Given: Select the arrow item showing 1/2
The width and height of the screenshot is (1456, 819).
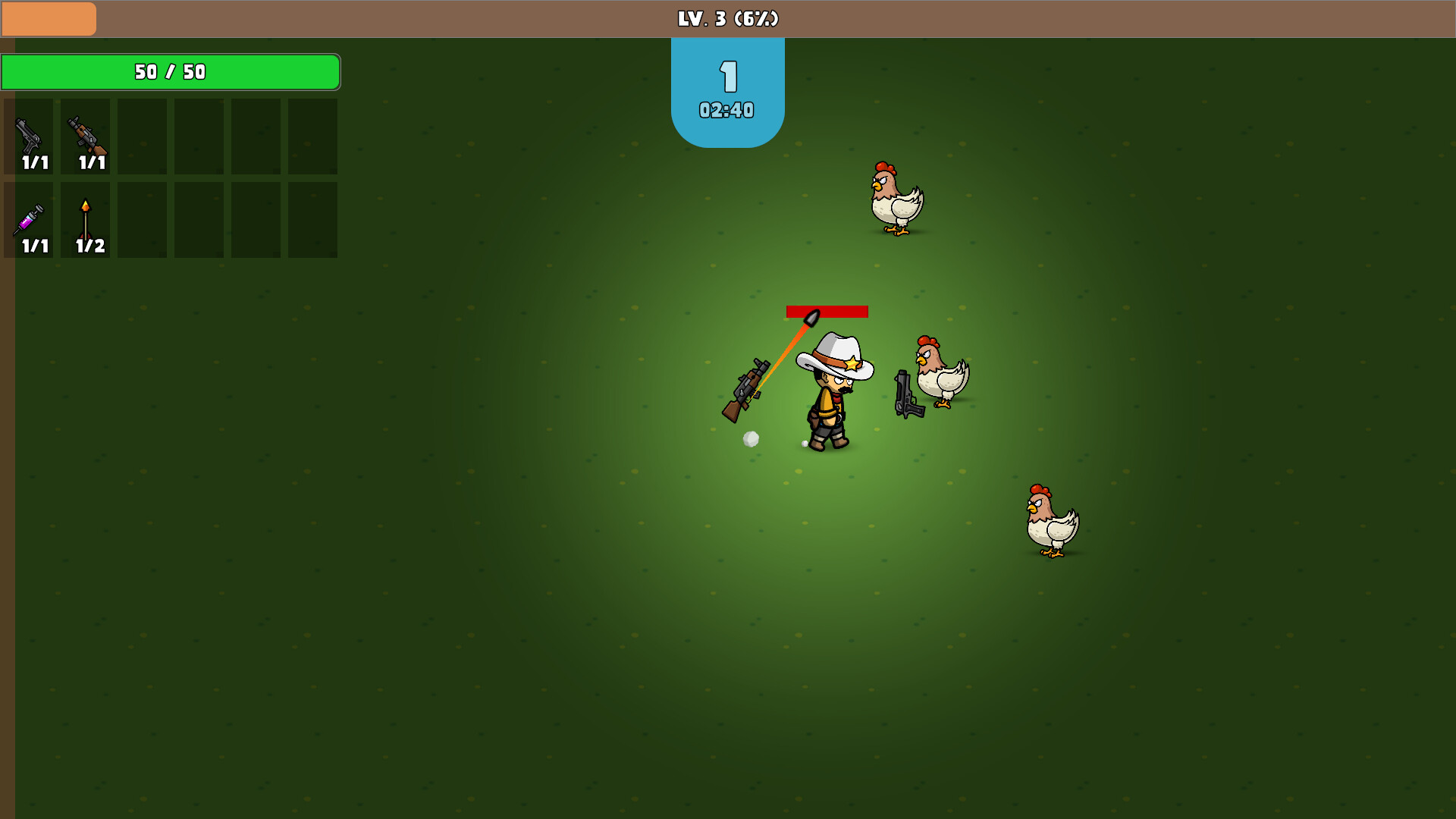Looking at the screenshot, I should click(x=86, y=220).
